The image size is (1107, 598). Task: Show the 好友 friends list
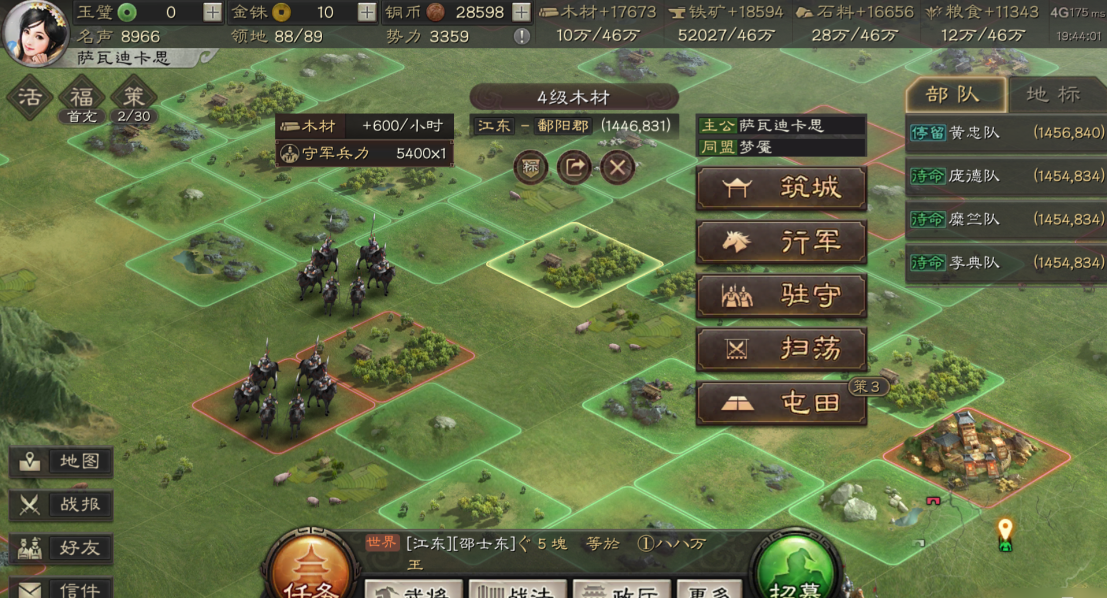62,548
